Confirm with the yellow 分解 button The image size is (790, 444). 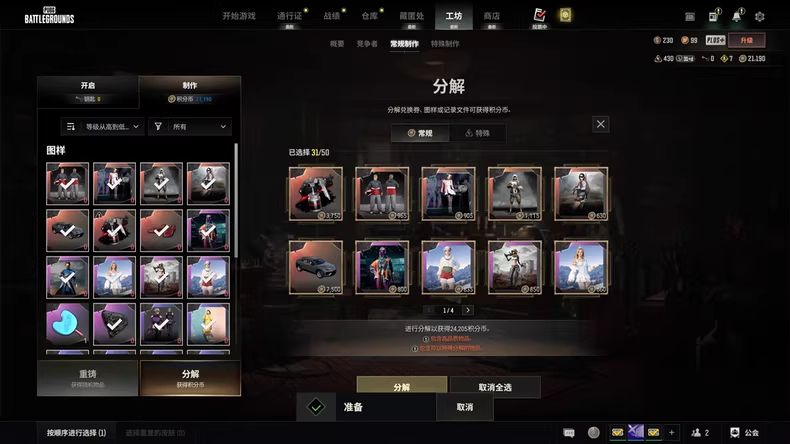coord(401,386)
